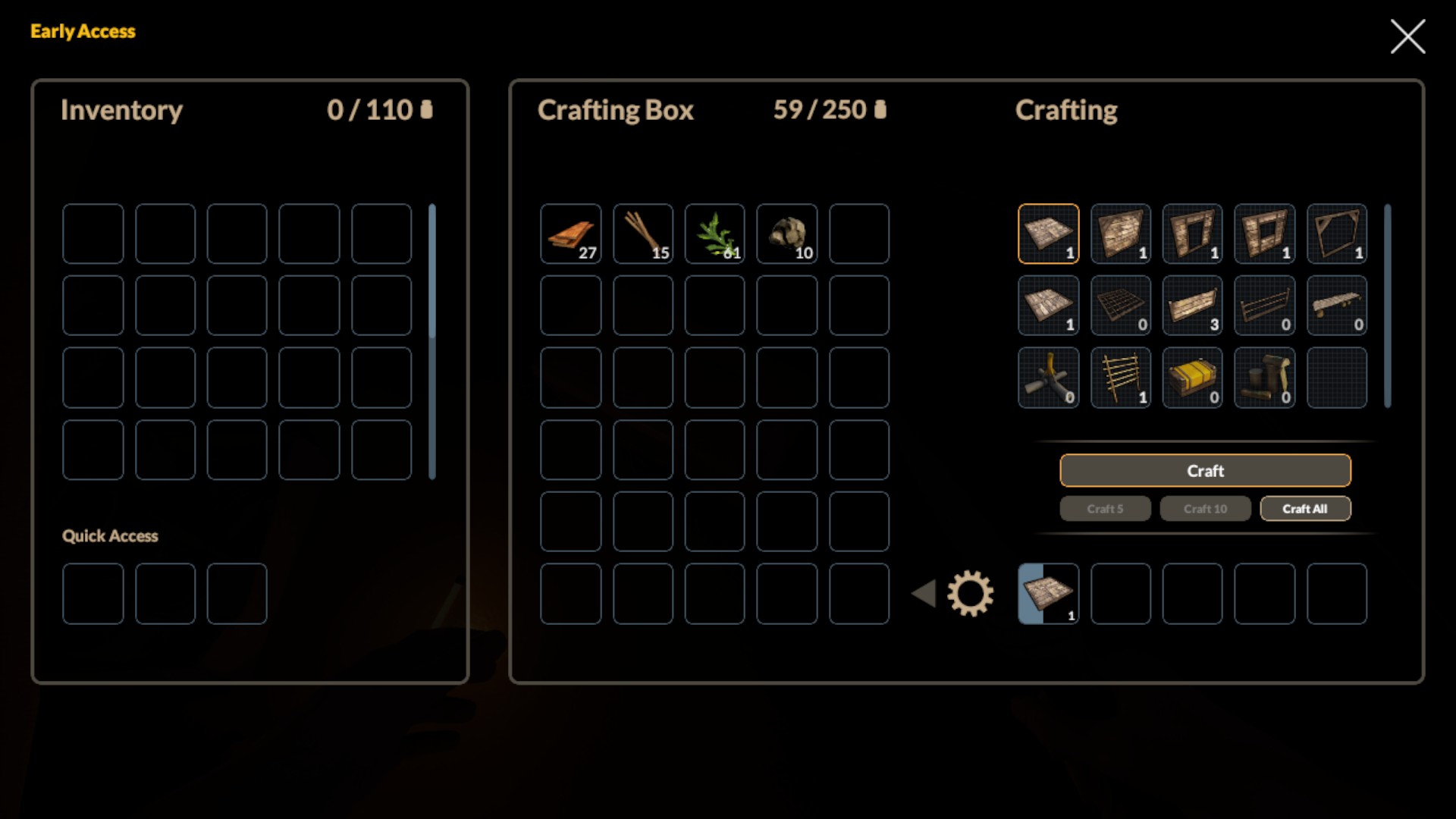Select the sticks stack of 15

[x=643, y=234]
